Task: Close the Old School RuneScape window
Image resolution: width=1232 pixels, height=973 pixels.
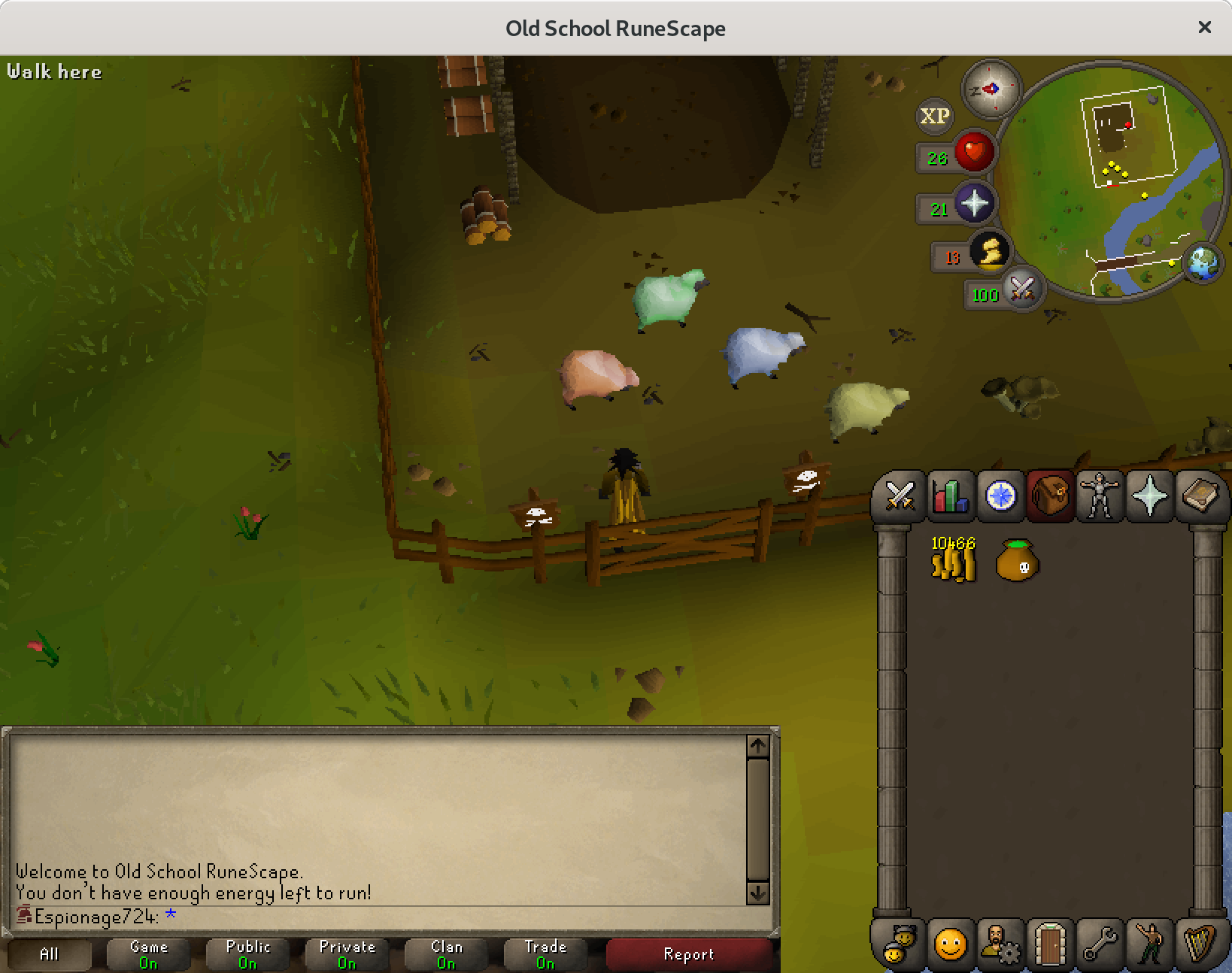Action: click(x=1204, y=27)
